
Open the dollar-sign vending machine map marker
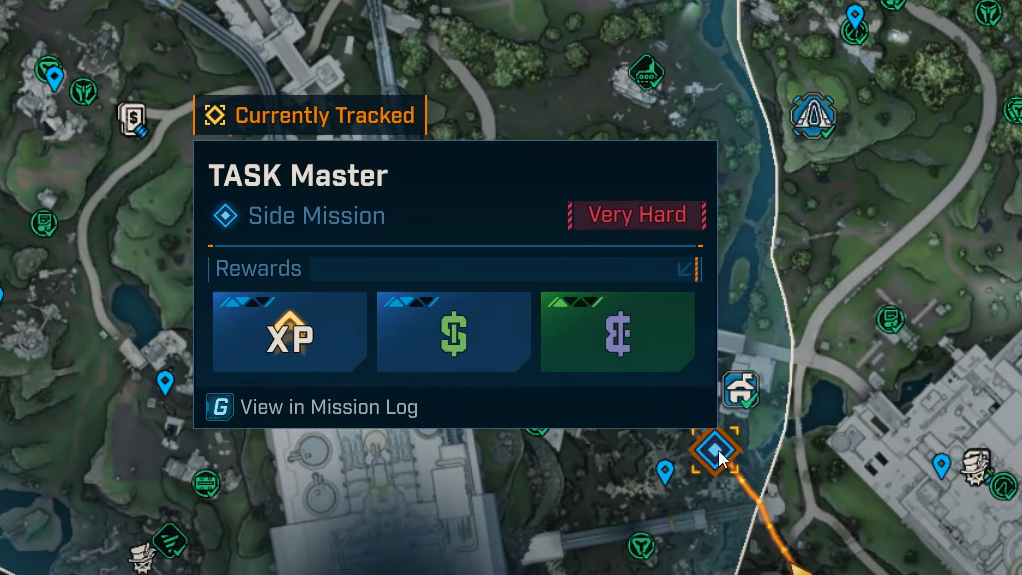click(x=133, y=120)
